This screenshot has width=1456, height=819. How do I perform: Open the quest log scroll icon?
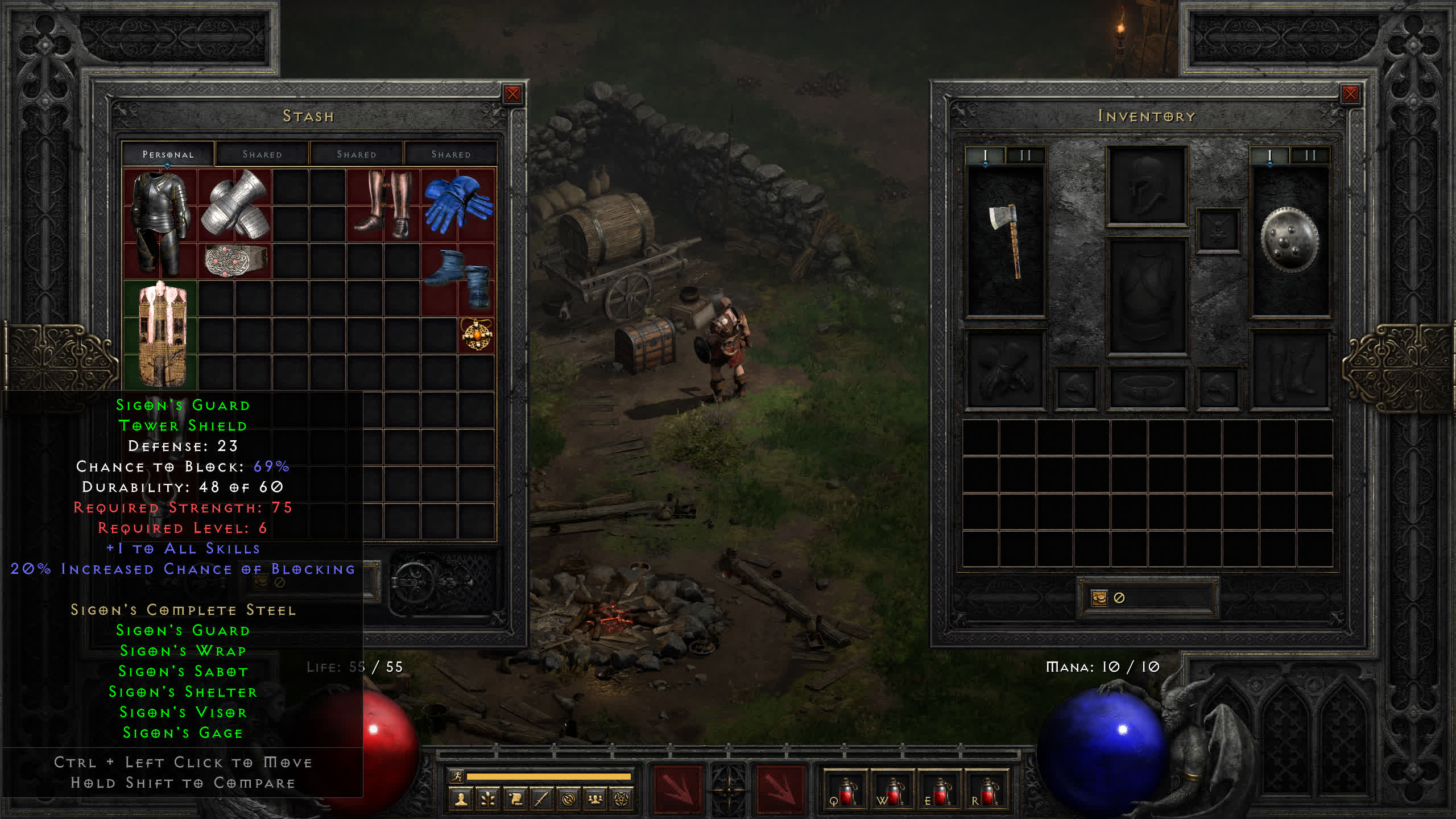[515, 800]
